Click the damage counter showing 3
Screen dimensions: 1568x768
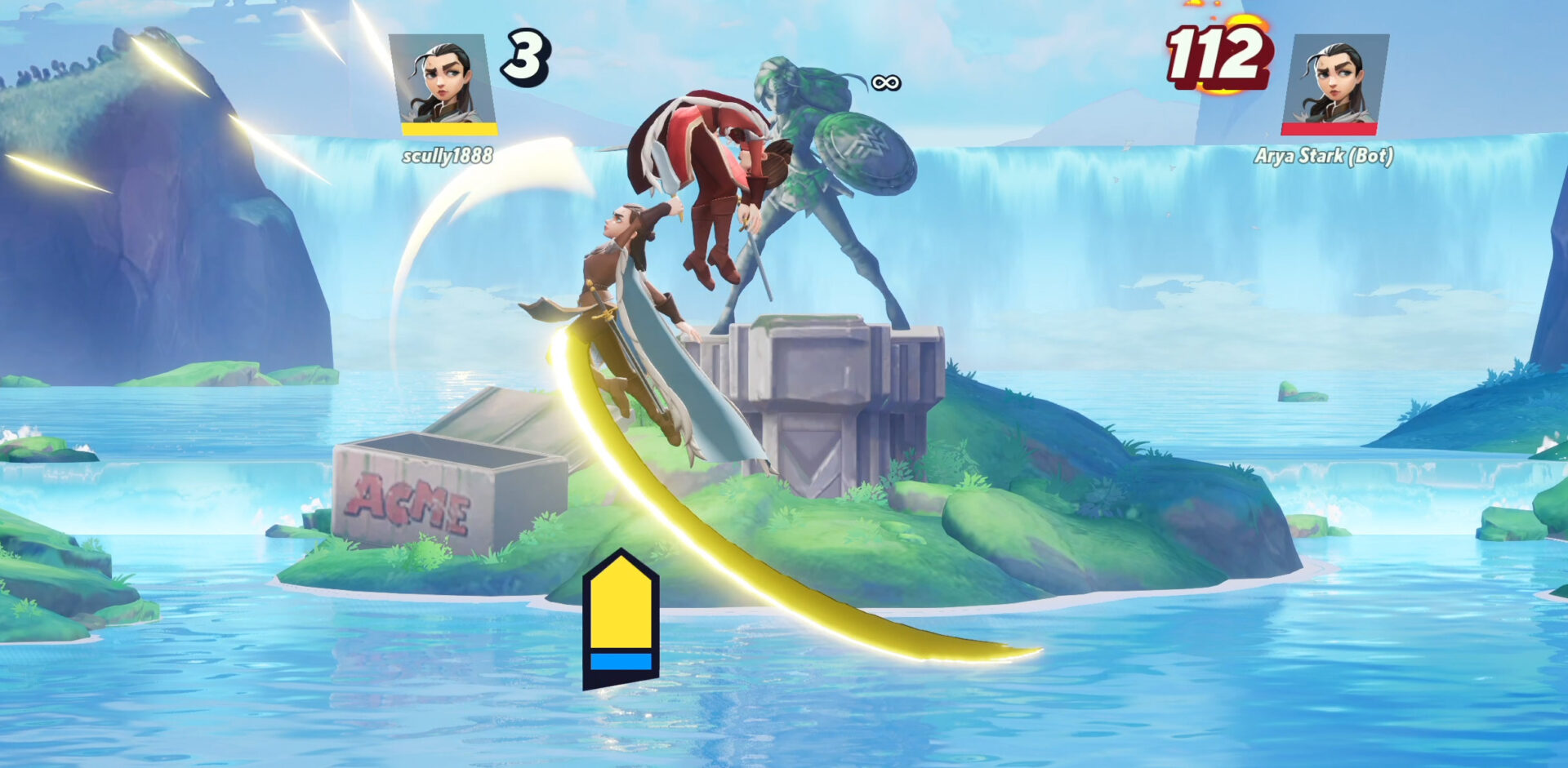click(525, 57)
